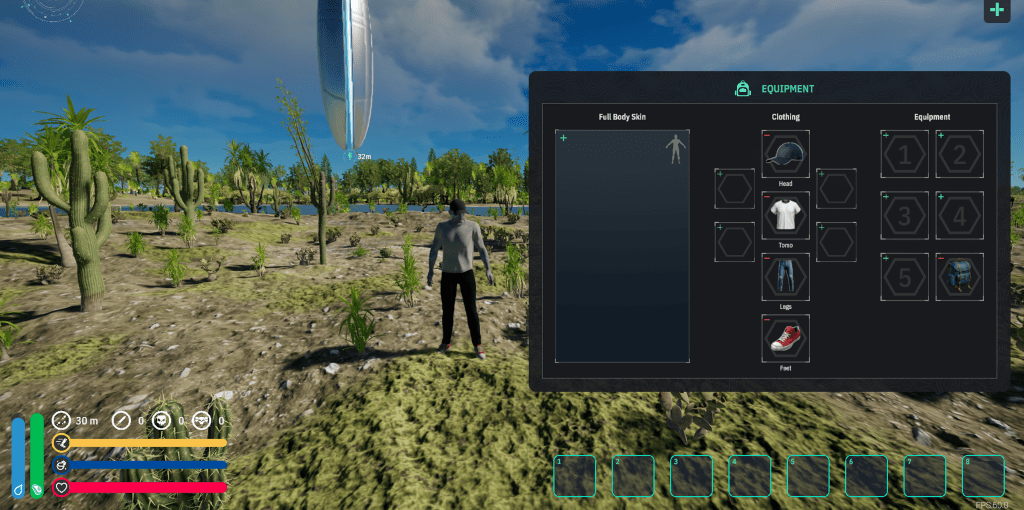This screenshot has height=510, width=1024.
Task: Click the white t-shirt Torso slot
Action: tap(786, 215)
